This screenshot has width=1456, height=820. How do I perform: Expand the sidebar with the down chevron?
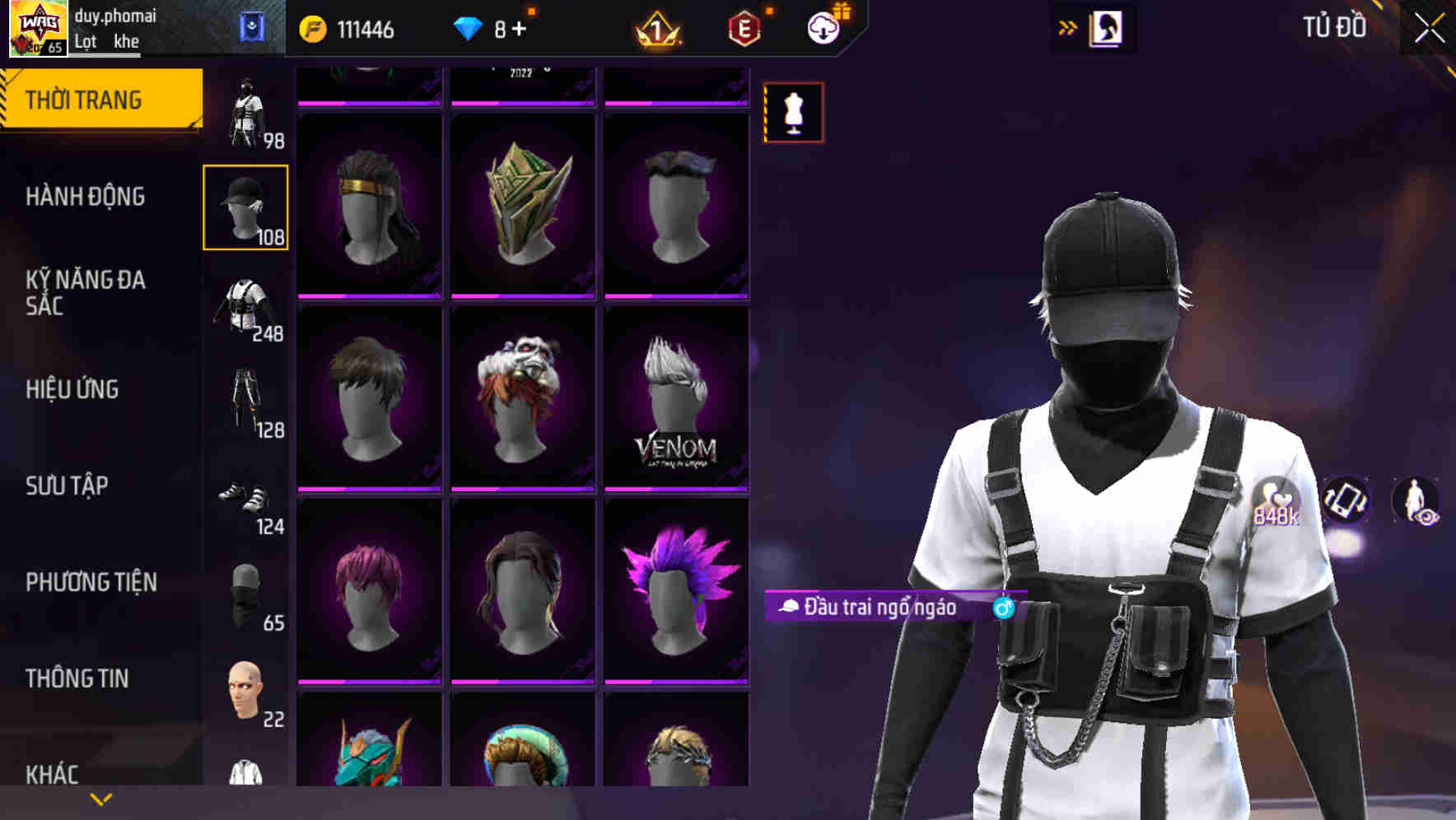point(100,799)
